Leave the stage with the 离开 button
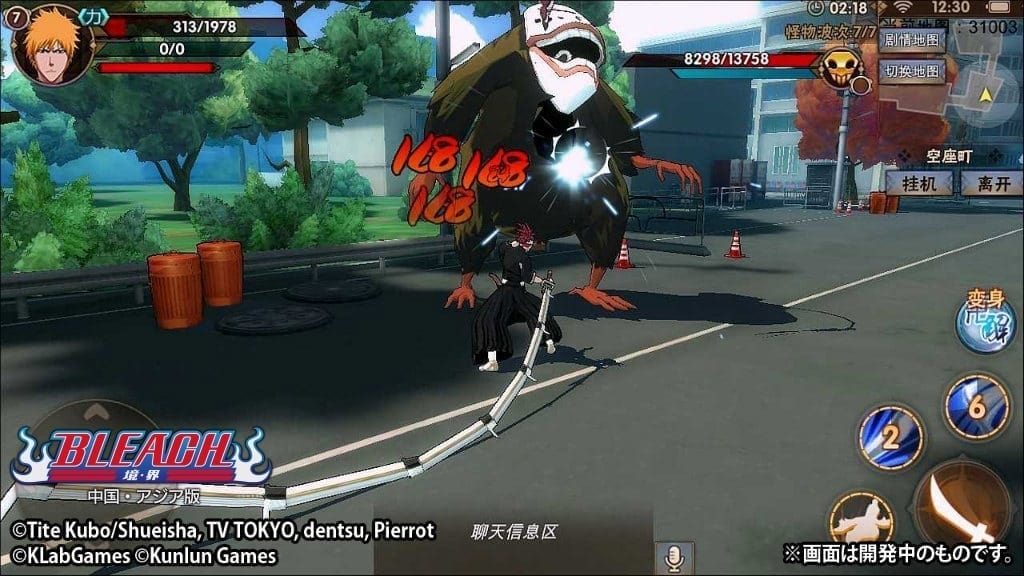This screenshot has width=1024, height=576. [x=990, y=182]
